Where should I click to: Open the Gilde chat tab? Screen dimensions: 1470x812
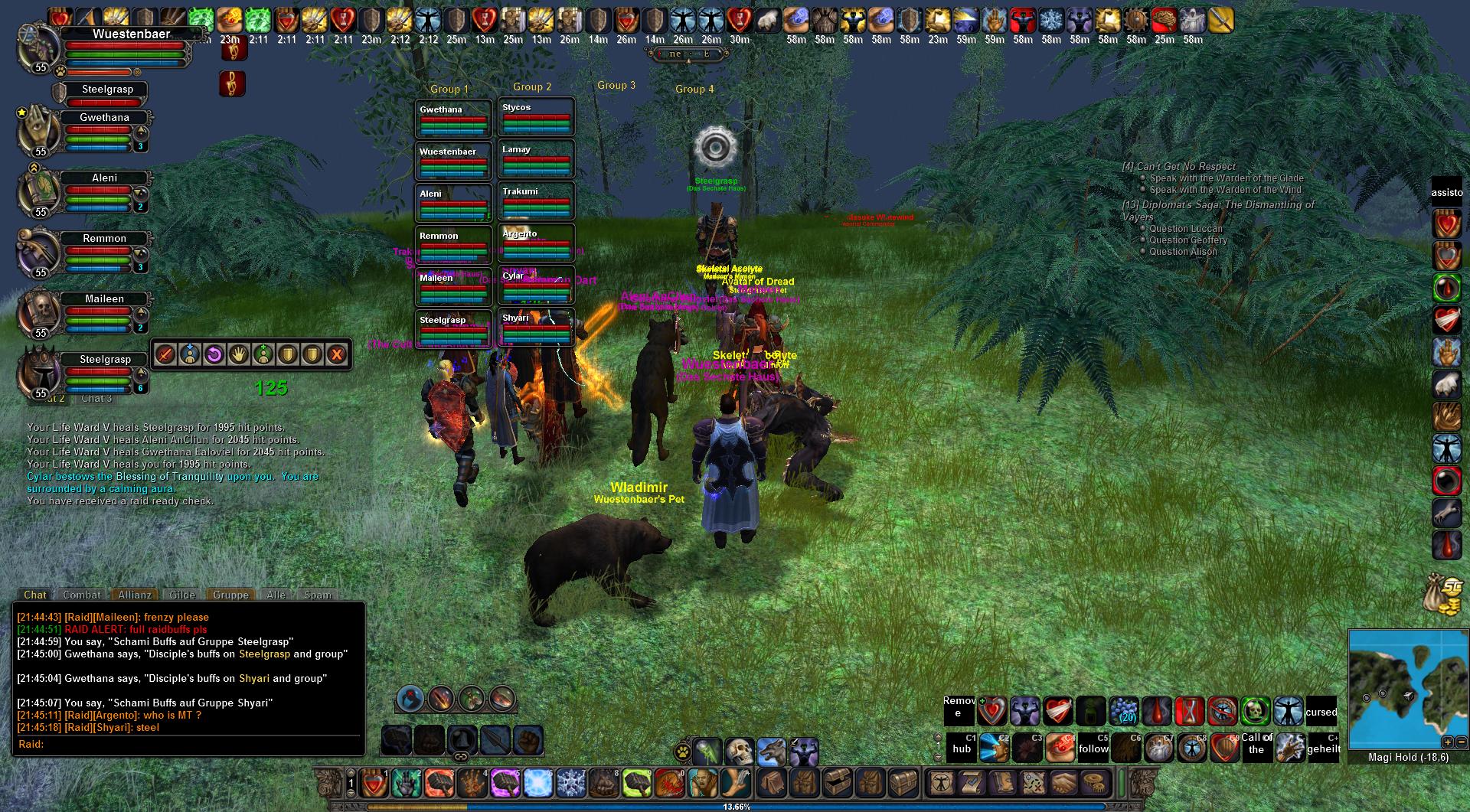[182, 595]
